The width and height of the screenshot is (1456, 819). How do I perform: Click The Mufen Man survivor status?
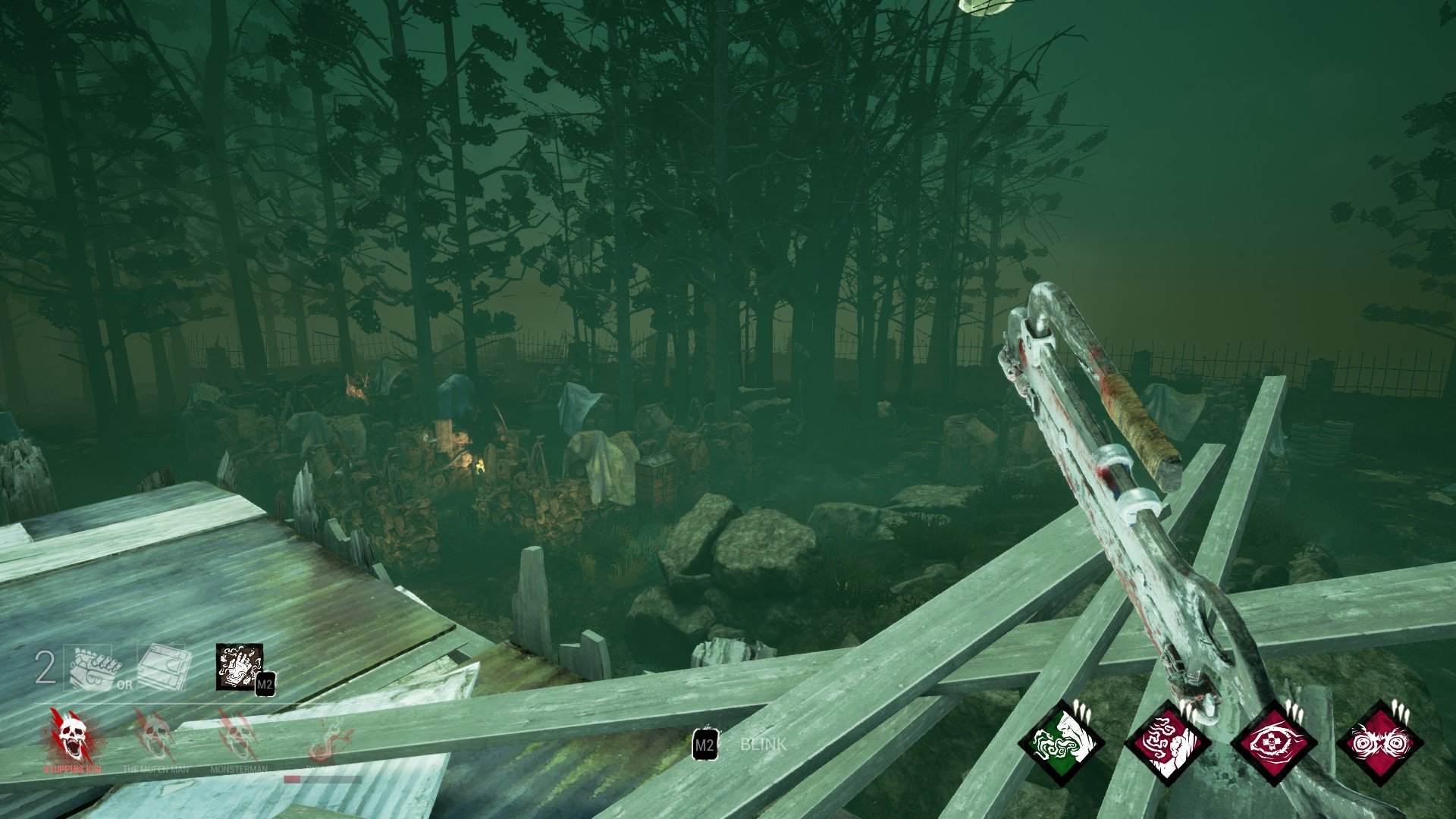155,737
